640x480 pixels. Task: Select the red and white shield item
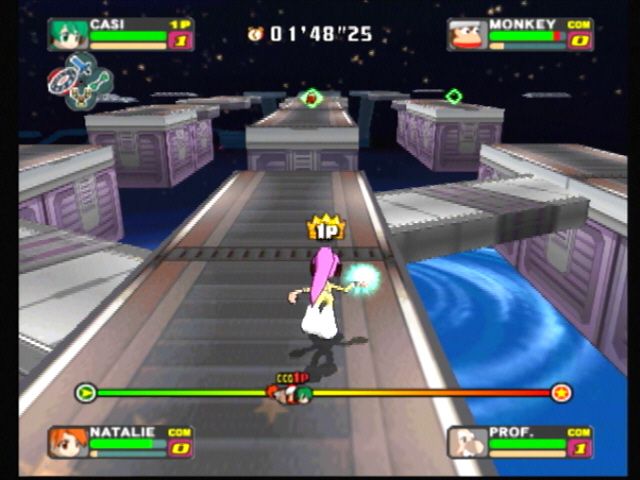pyautogui.click(x=62, y=82)
